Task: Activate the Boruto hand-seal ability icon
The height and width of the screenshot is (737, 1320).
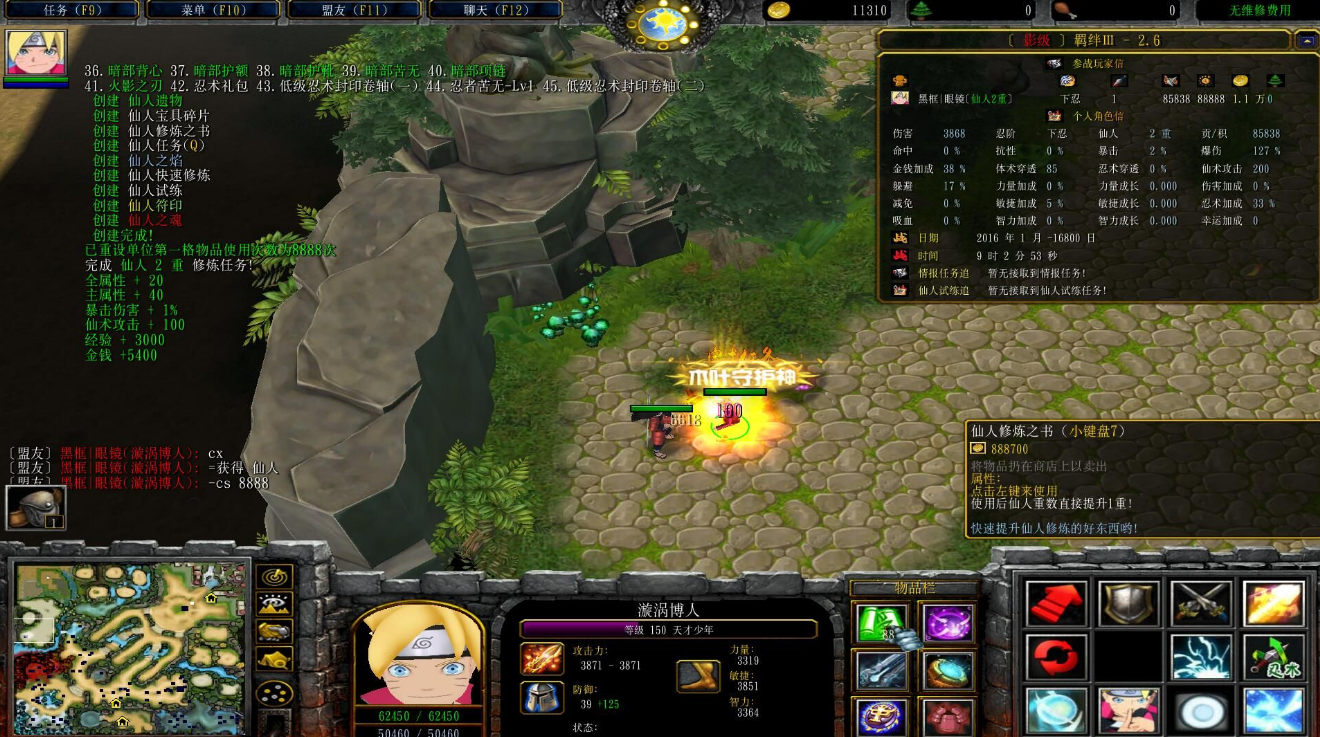Action: pyautogui.click(x=1129, y=710)
